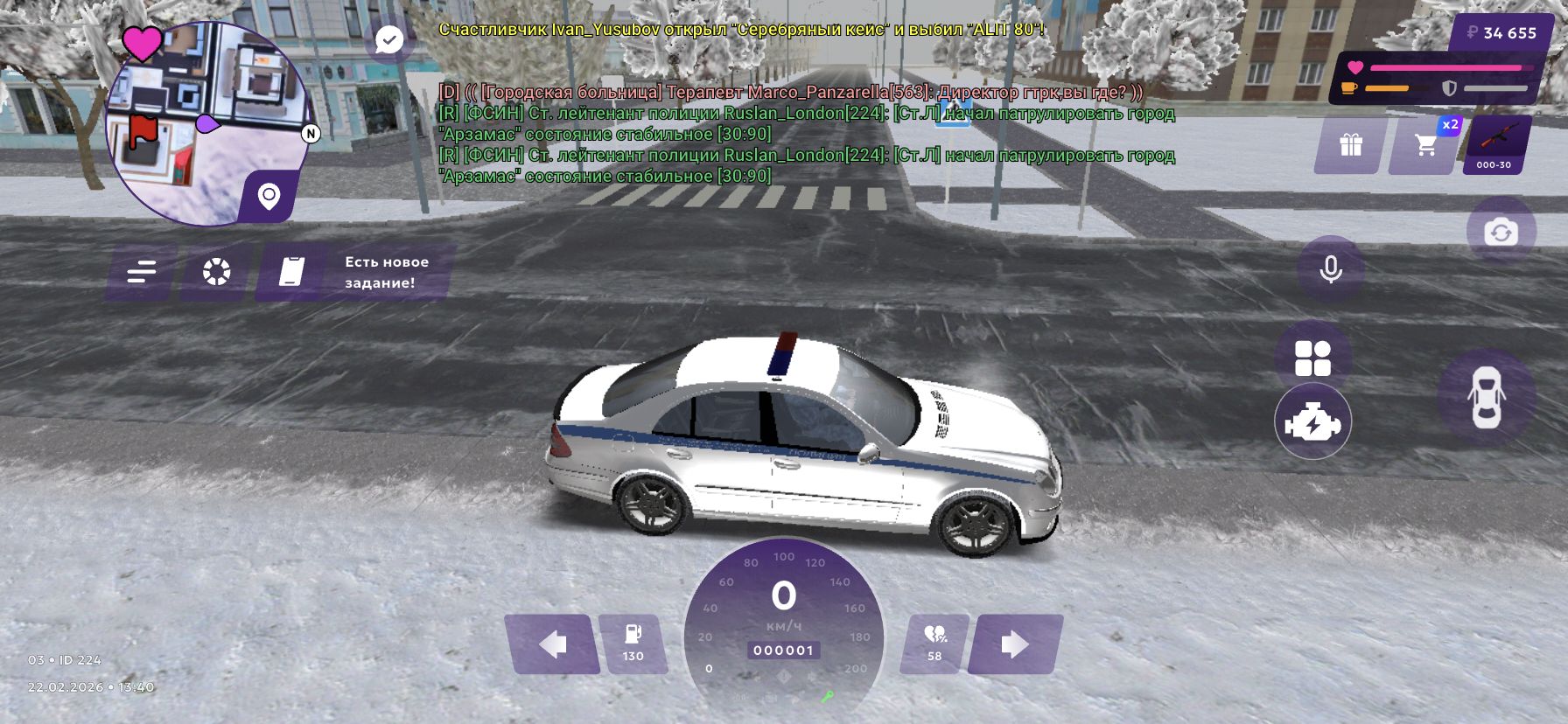1568x724 pixels.
Task: Tap the car doors button
Action: tap(1486, 398)
